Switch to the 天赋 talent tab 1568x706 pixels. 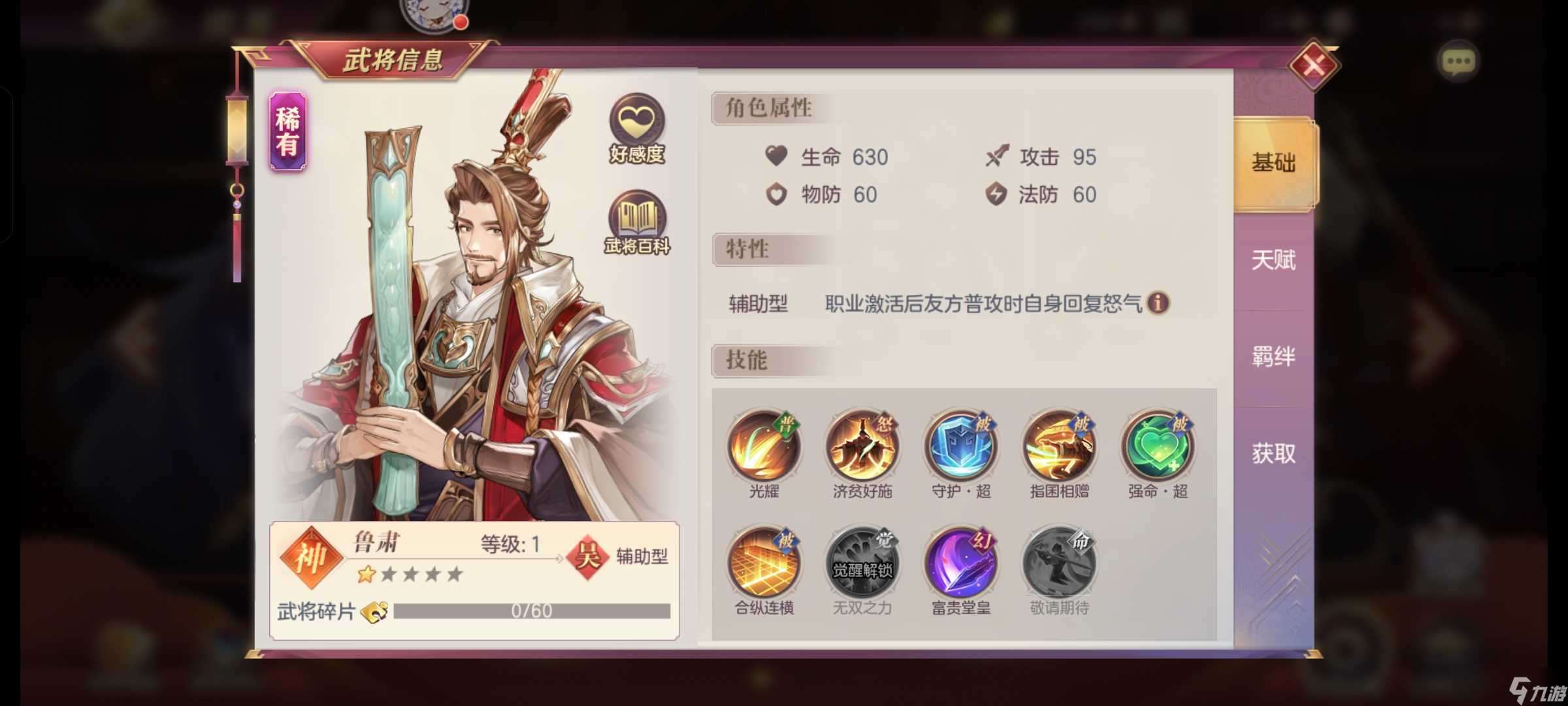(x=1273, y=260)
